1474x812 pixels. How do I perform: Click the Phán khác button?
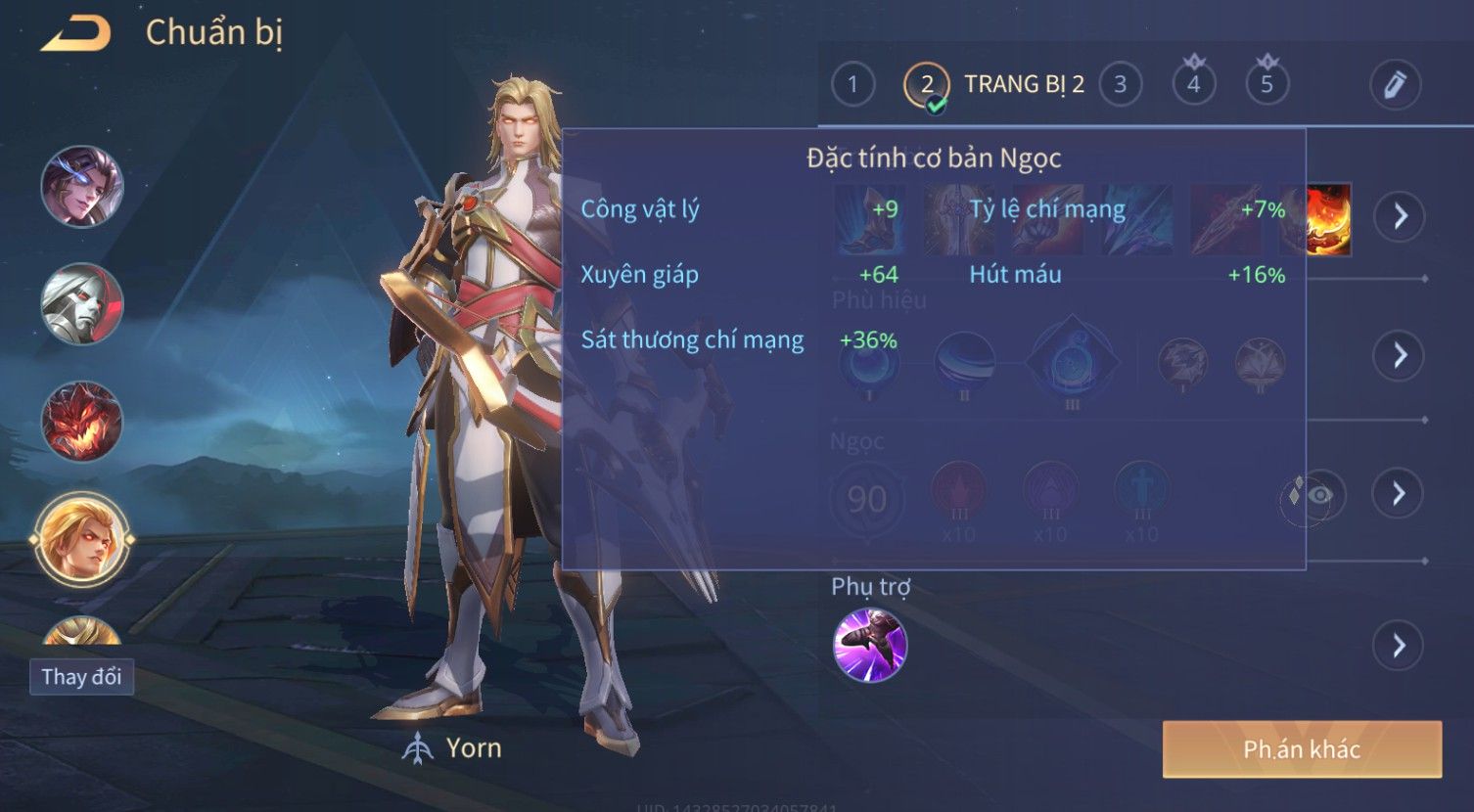click(x=1302, y=749)
